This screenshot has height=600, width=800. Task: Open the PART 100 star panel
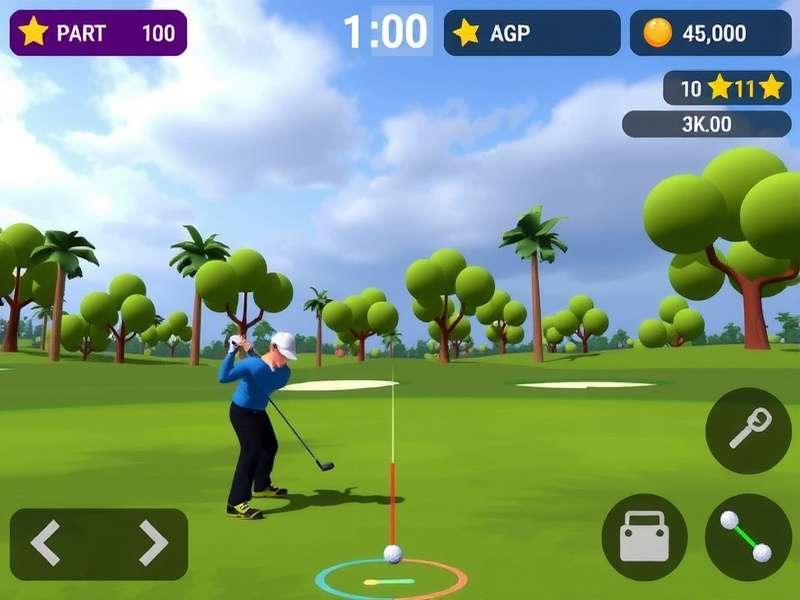[x=98, y=32]
